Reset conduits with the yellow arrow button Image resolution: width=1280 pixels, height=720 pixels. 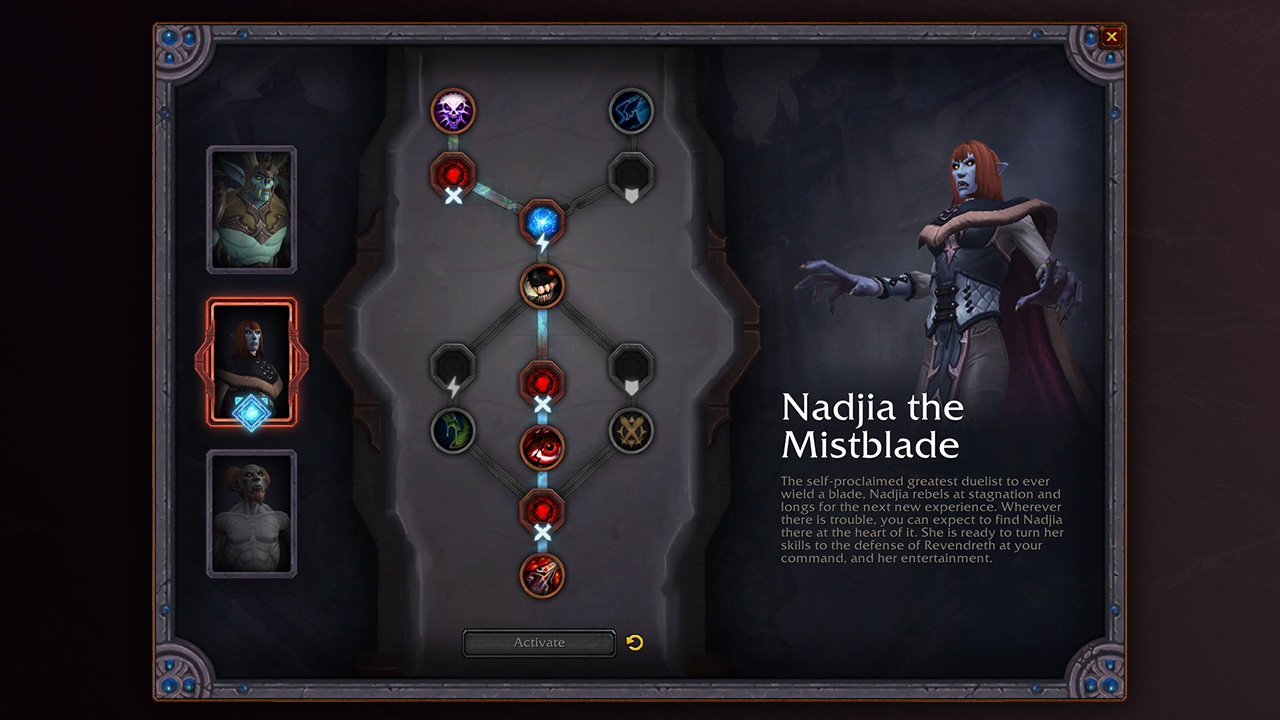click(x=635, y=642)
